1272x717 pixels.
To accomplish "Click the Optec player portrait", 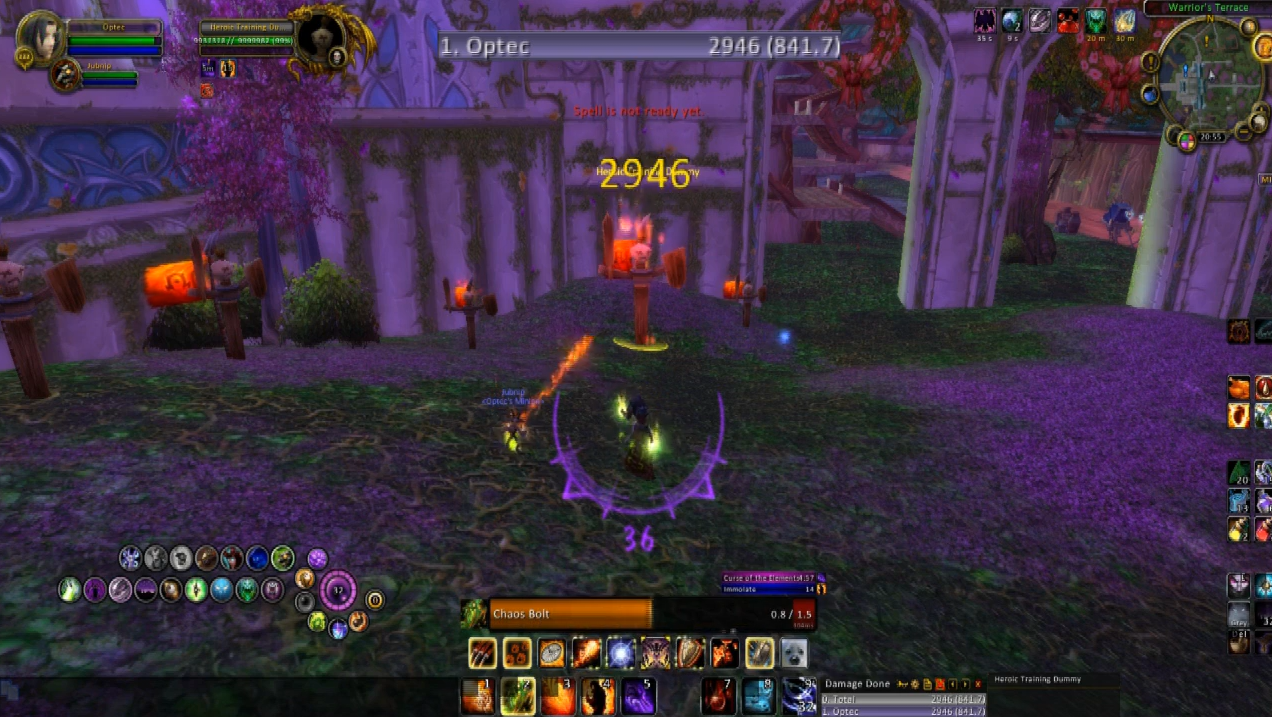I will point(41,37).
